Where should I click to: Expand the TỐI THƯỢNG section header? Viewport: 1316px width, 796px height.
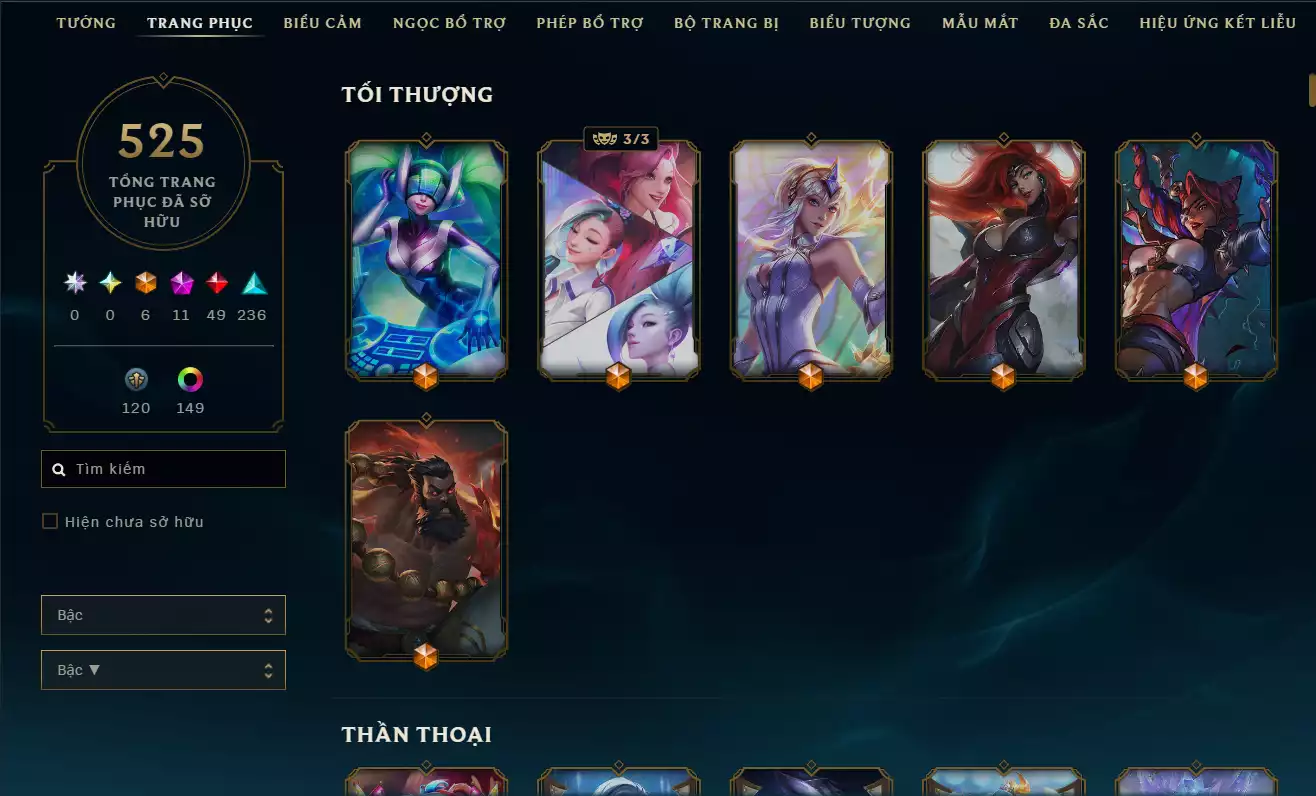[x=417, y=94]
